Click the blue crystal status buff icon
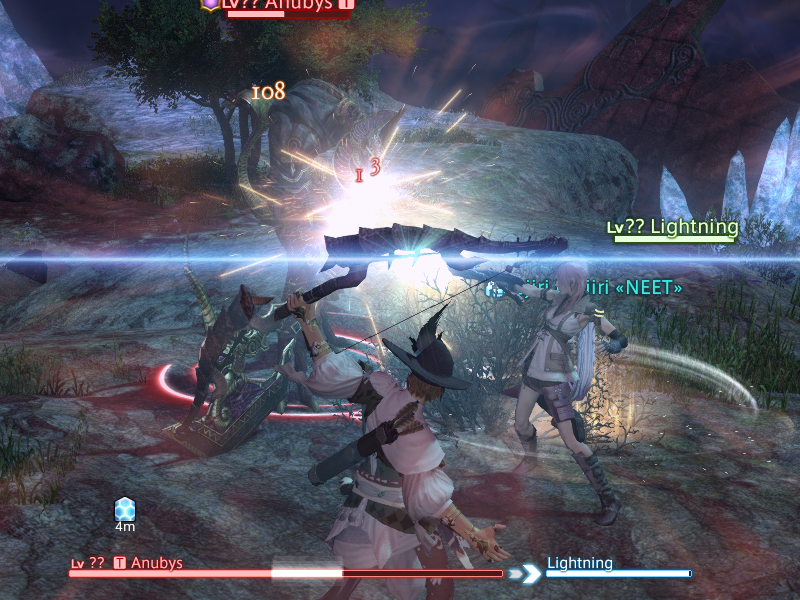Image resolution: width=800 pixels, height=600 pixels. tap(125, 509)
